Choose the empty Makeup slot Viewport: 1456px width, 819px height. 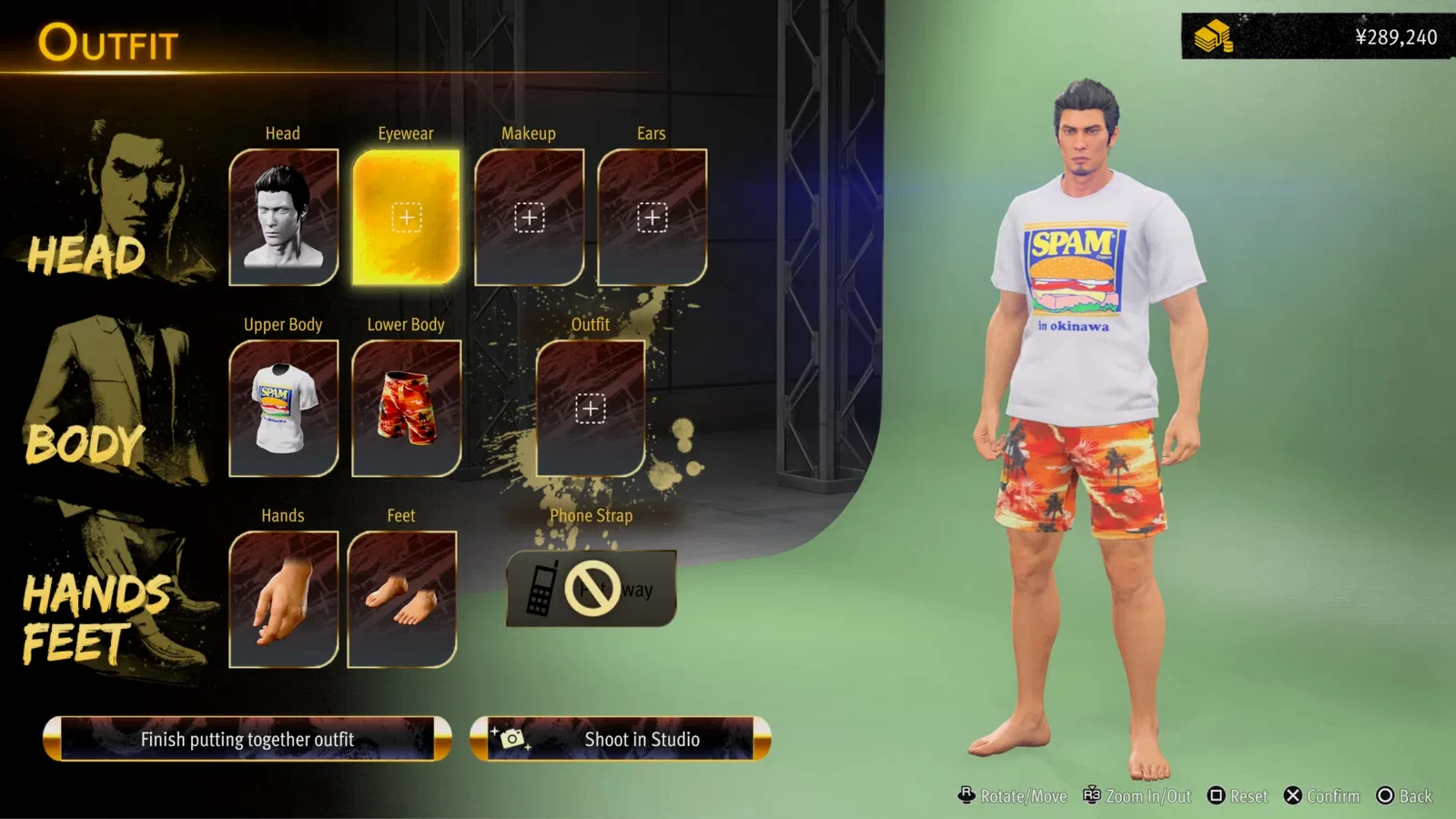[x=529, y=217]
